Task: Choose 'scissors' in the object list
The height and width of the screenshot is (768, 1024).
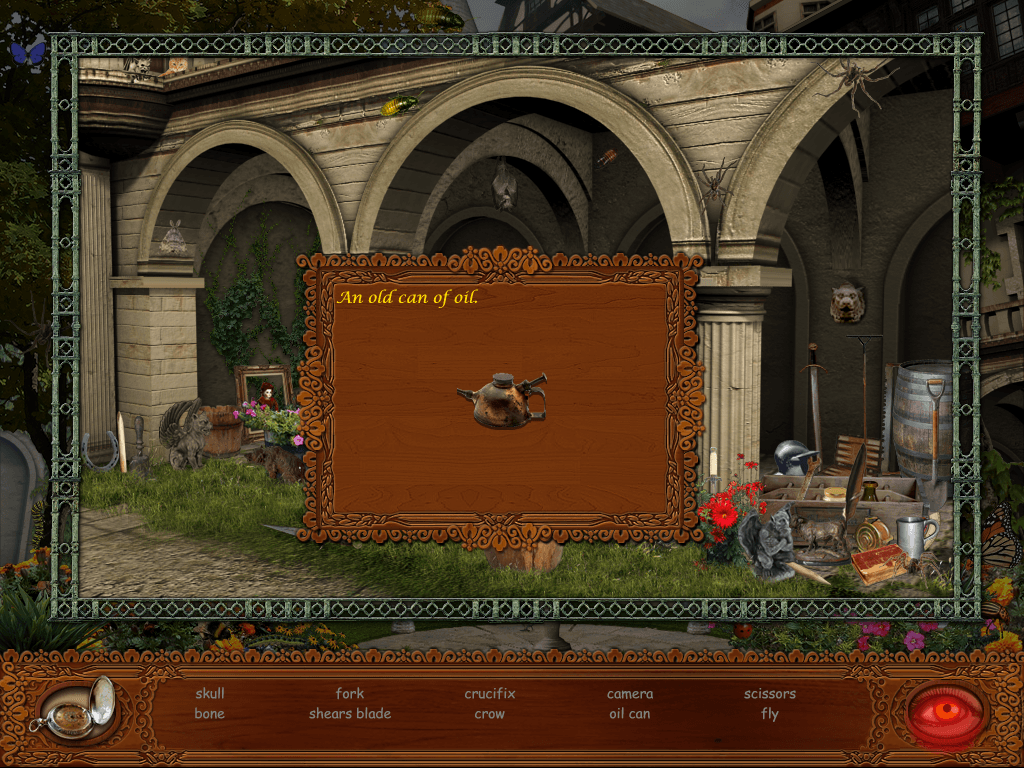Action: [770, 694]
